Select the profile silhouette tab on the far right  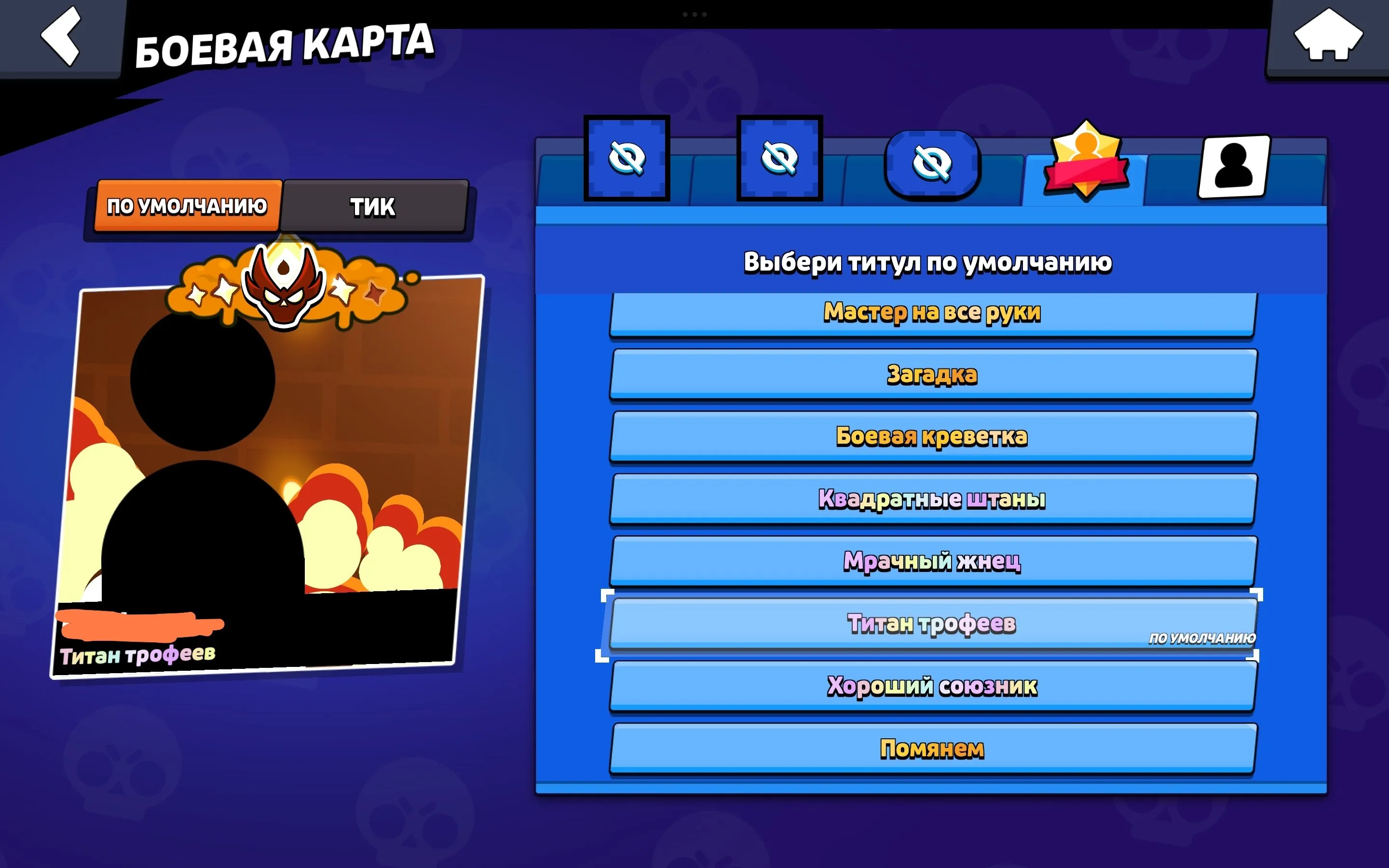tap(1235, 166)
